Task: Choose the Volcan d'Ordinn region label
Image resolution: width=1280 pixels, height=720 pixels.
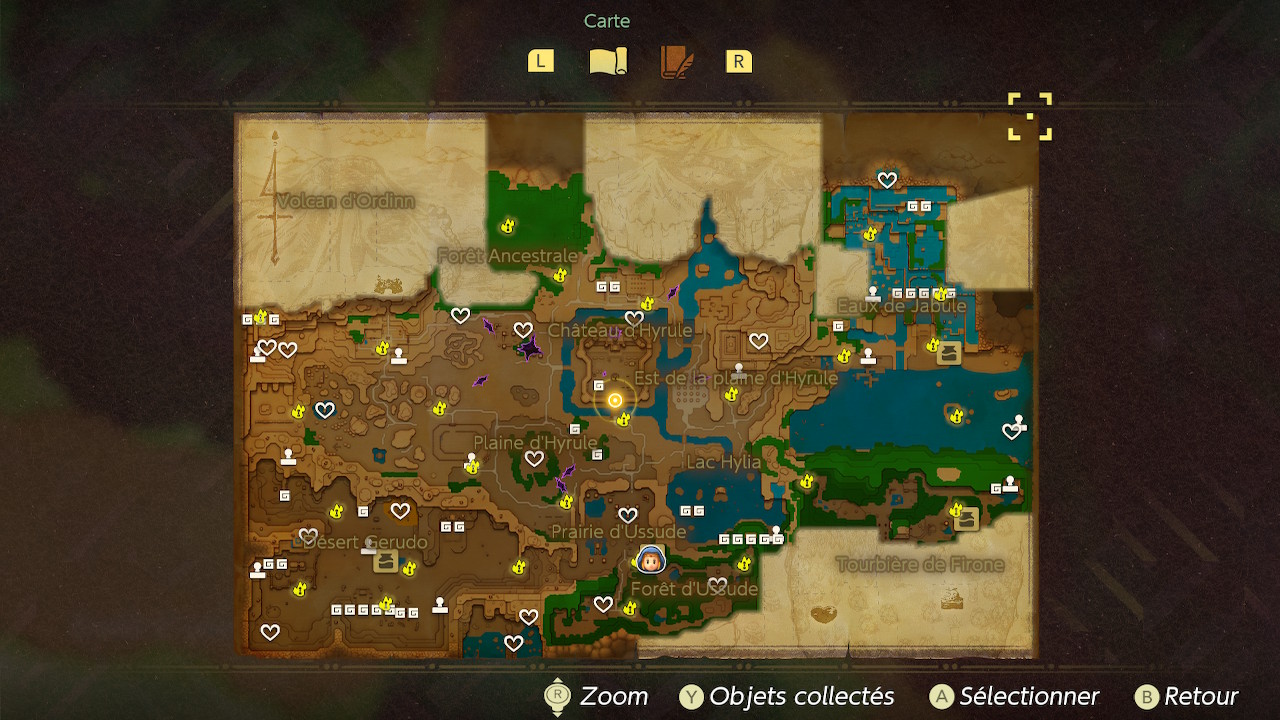Action: click(x=345, y=202)
